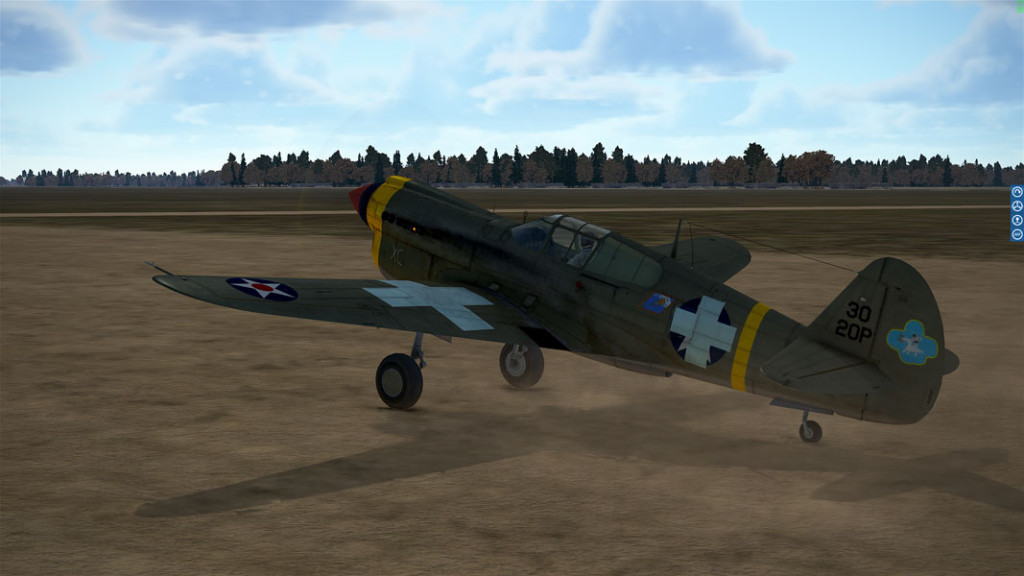Click the three-spoke circle icon in the blue panel
Screen dimensions: 1024x576
click(1017, 206)
